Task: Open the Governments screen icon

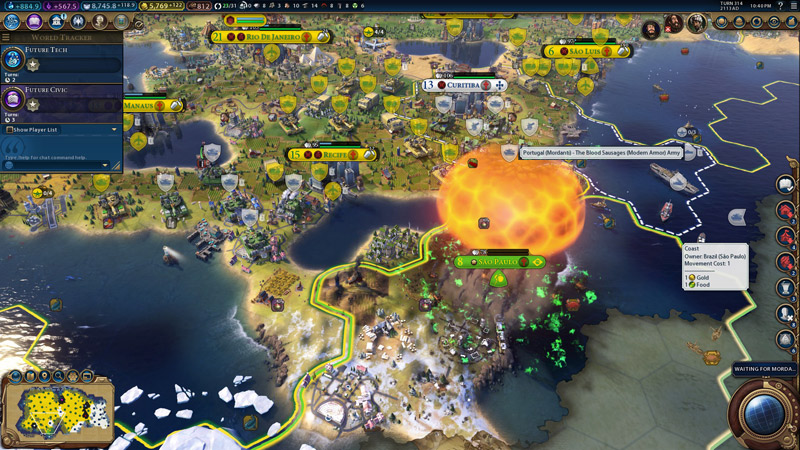Action: [57, 21]
